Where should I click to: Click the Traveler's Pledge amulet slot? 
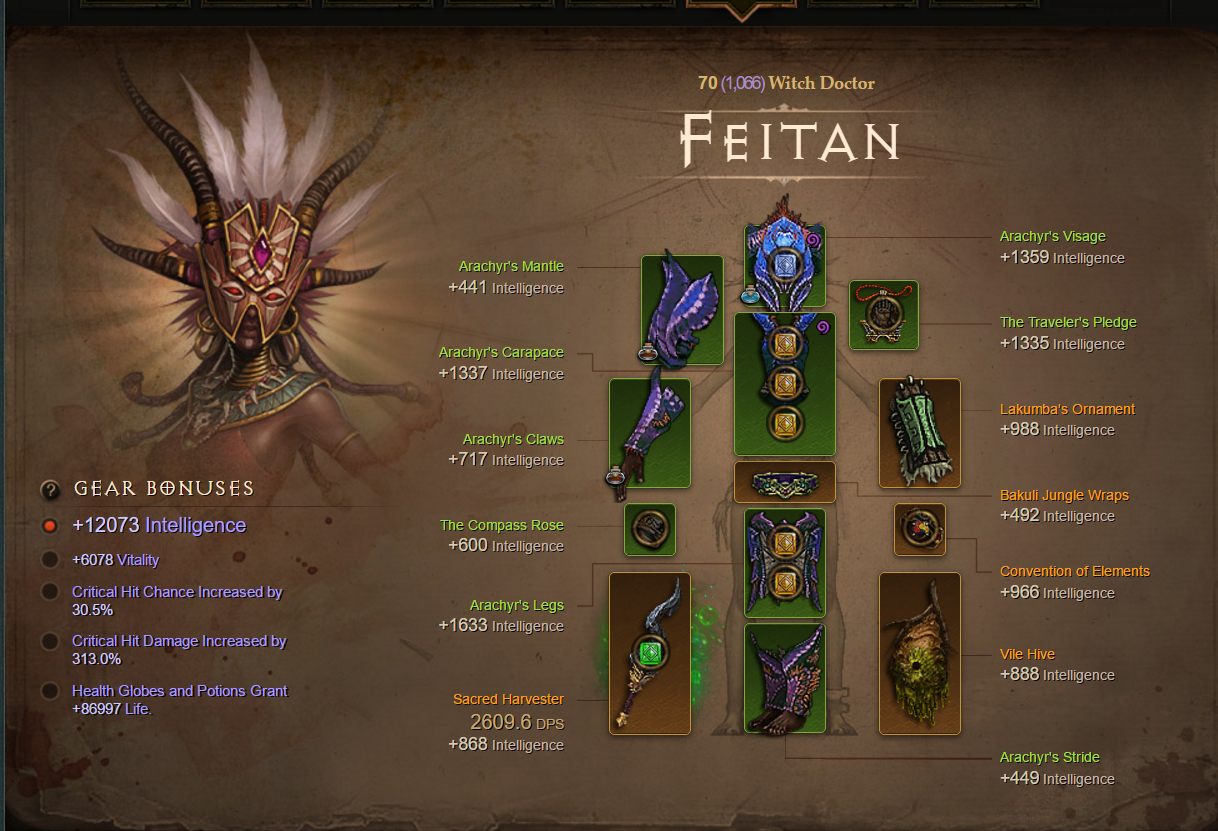(x=884, y=315)
